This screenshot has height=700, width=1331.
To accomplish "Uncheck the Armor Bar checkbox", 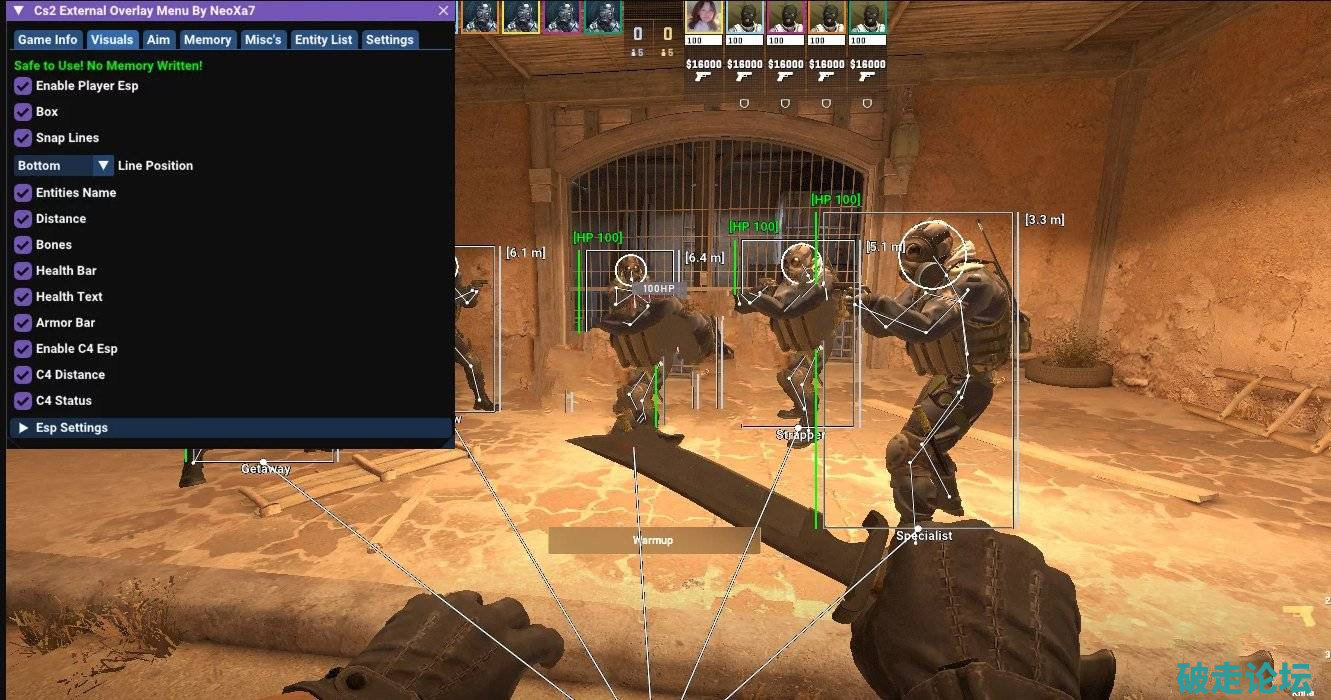I will pos(23,323).
